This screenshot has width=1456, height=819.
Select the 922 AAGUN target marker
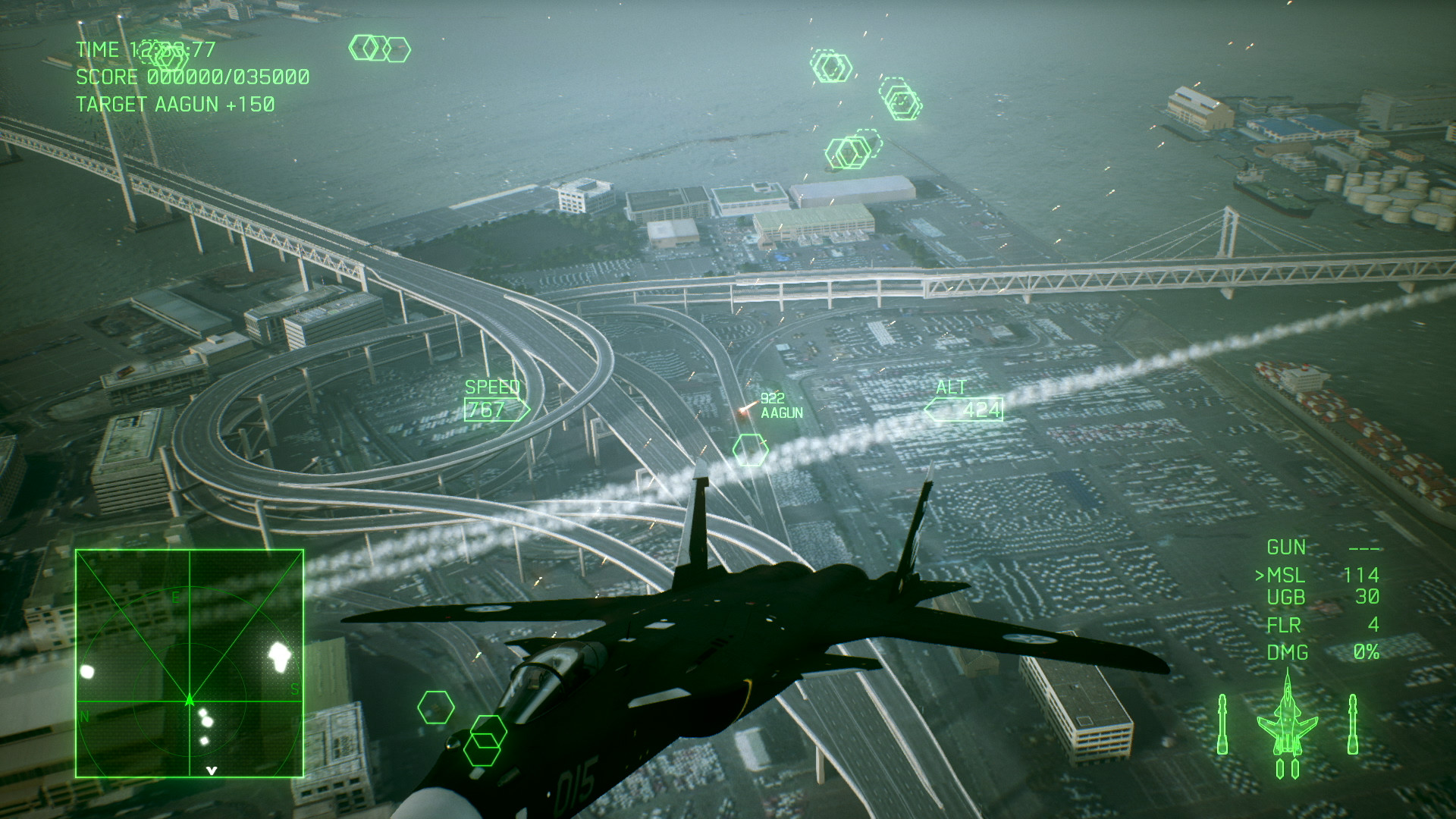point(775,407)
